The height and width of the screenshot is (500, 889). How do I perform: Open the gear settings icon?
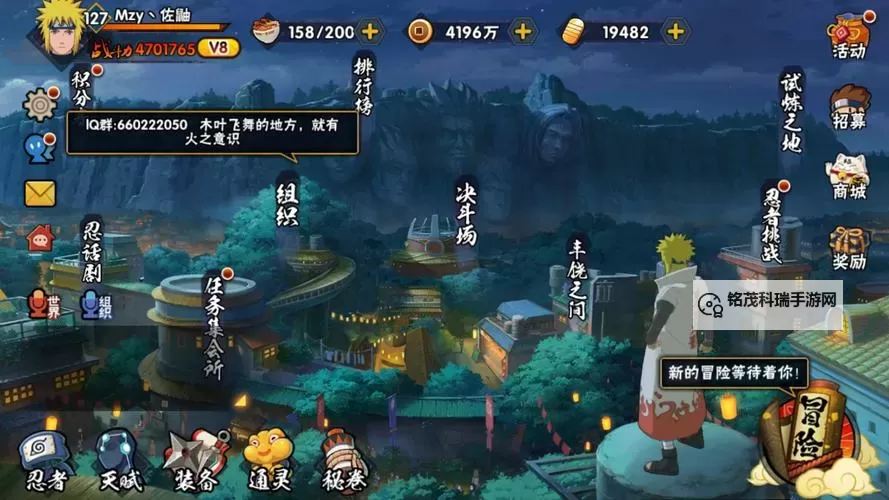tap(41, 103)
